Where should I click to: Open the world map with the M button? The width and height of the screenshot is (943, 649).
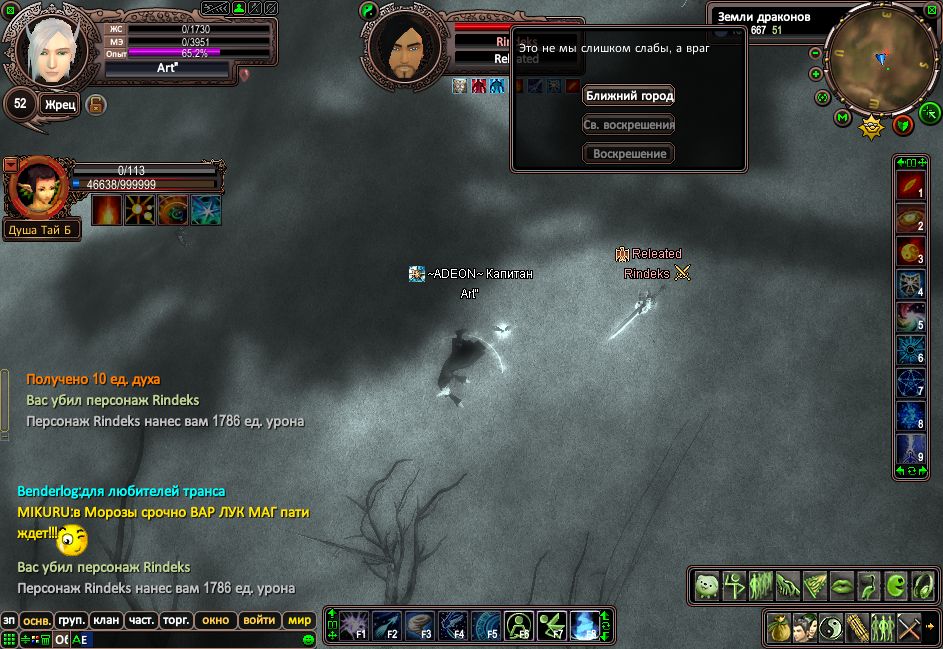coord(842,119)
